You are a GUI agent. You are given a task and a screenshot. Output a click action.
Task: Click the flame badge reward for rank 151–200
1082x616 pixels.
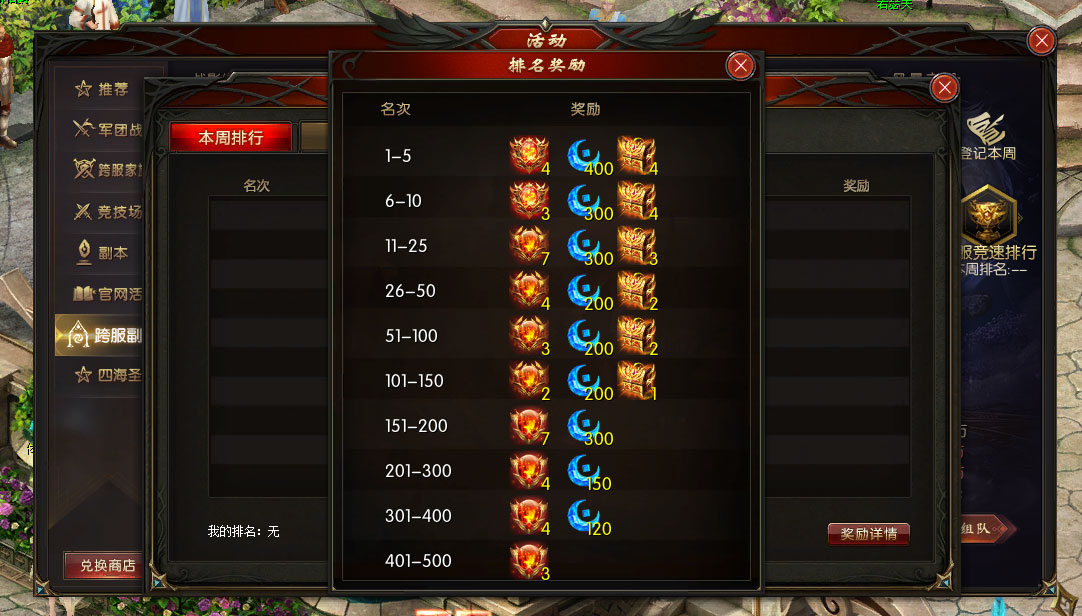tap(528, 425)
